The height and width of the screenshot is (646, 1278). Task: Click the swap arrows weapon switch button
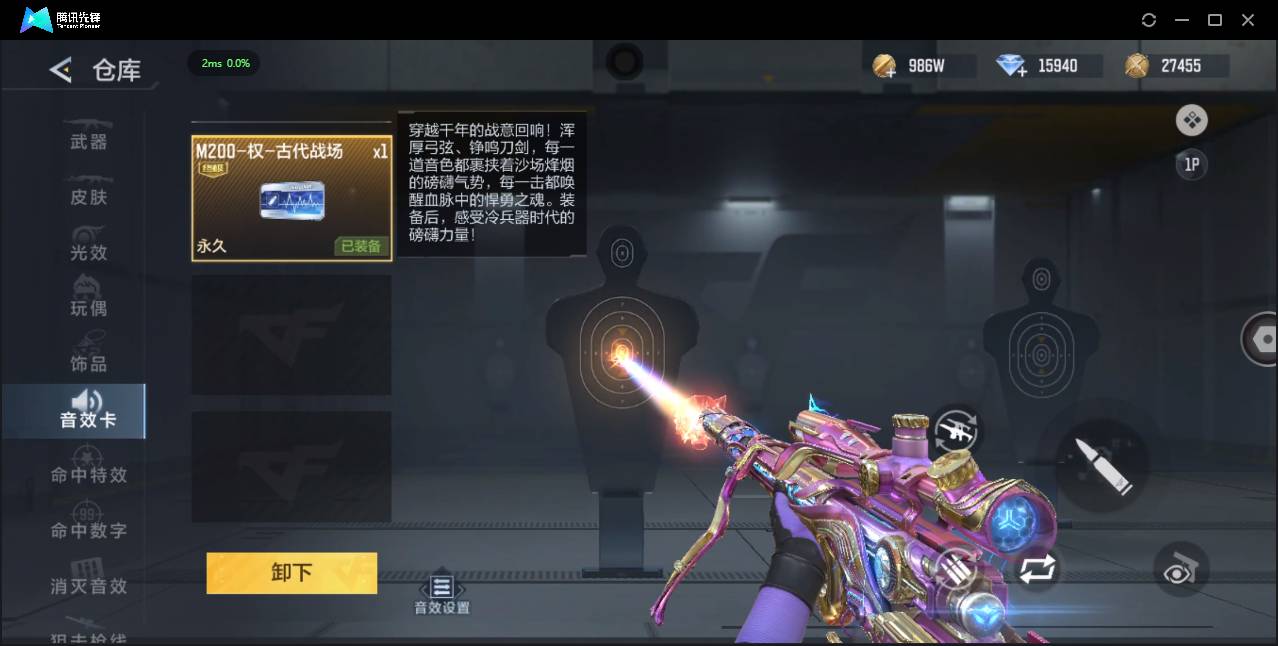(x=1037, y=570)
